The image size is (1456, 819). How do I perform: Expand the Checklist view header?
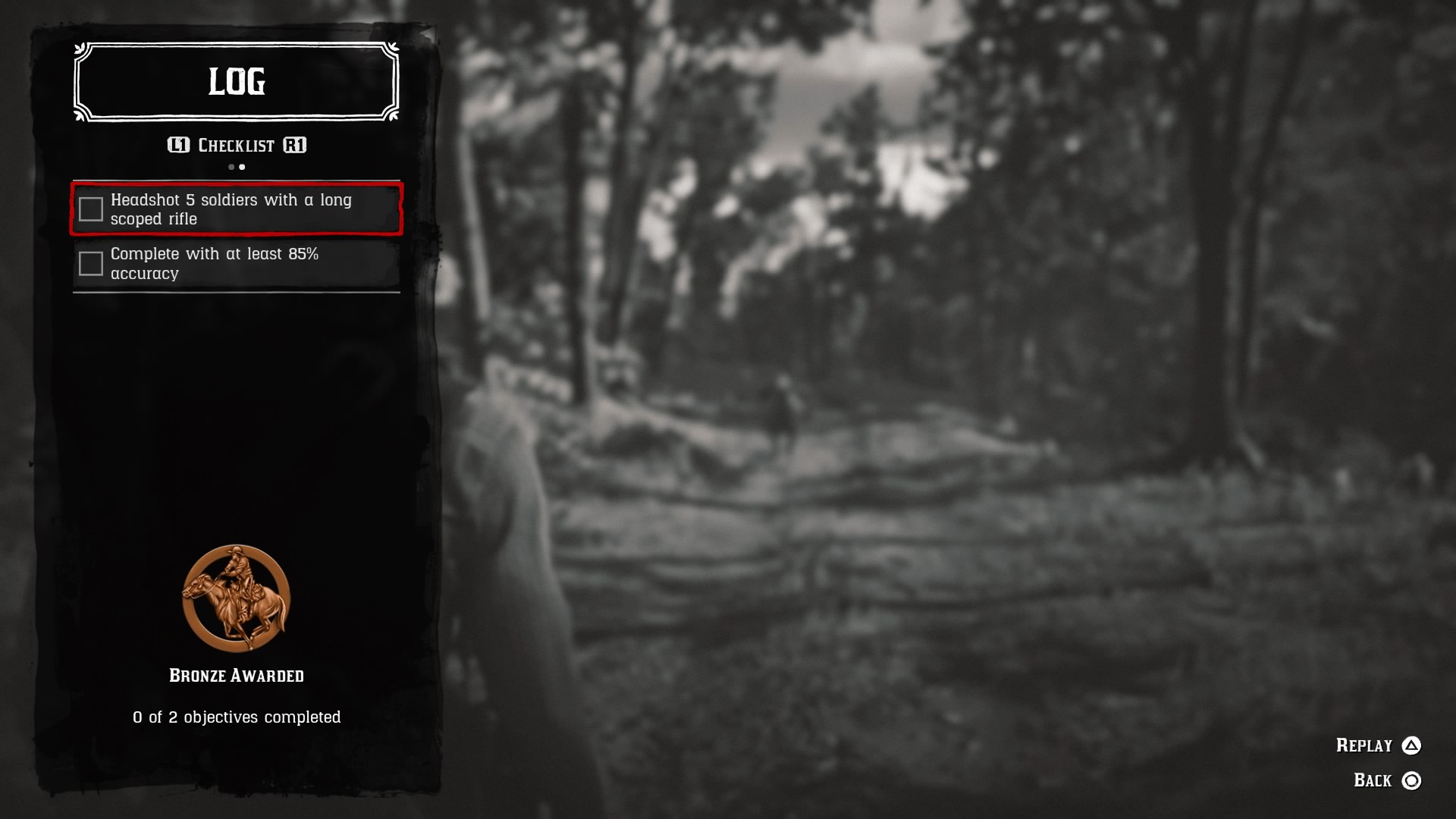click(237, 146)
